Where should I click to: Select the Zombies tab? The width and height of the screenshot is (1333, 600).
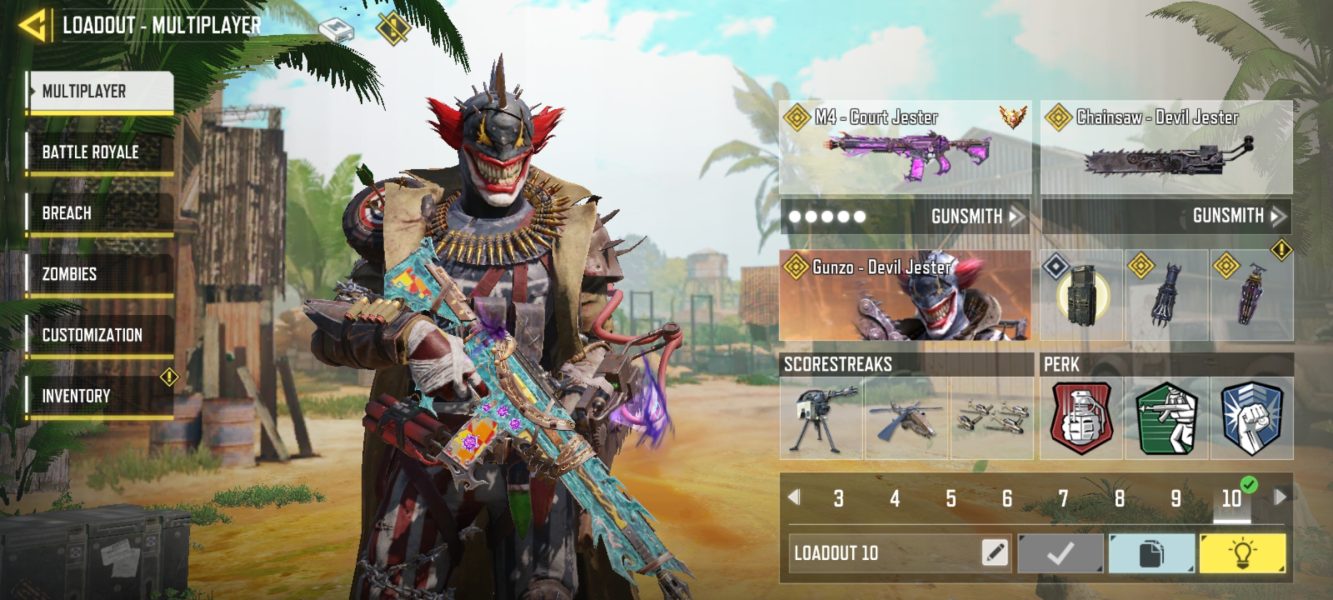point(99,275)
